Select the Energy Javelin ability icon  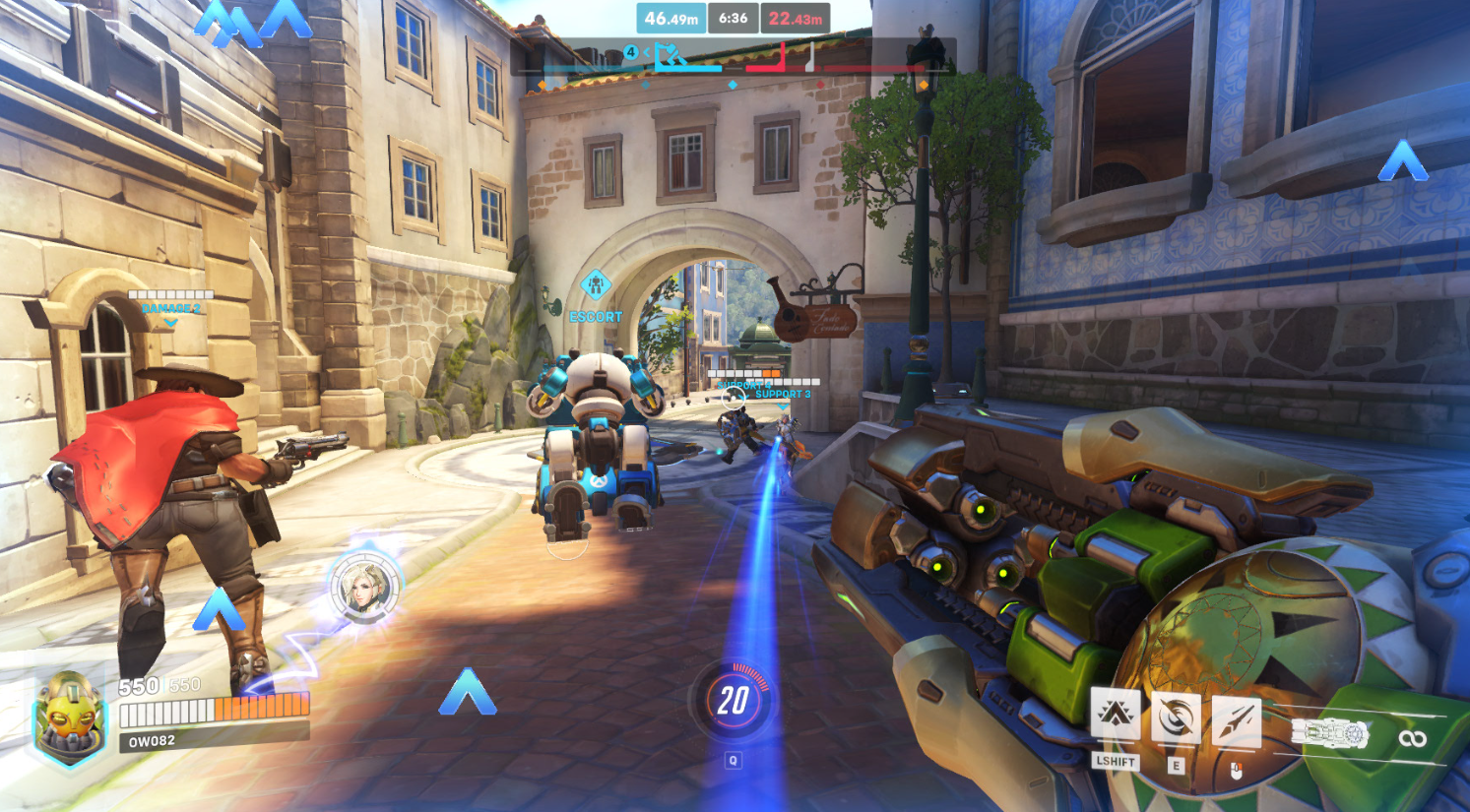1236,720
